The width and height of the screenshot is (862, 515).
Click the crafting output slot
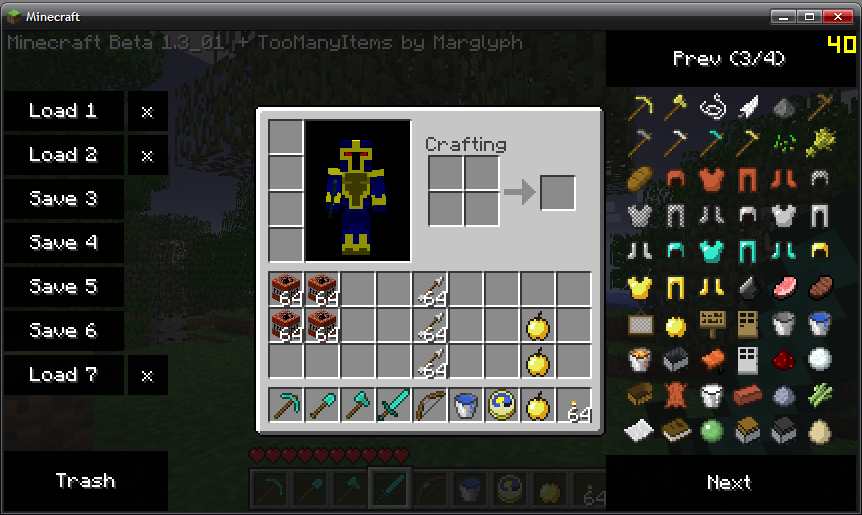[x=558, y=192]
